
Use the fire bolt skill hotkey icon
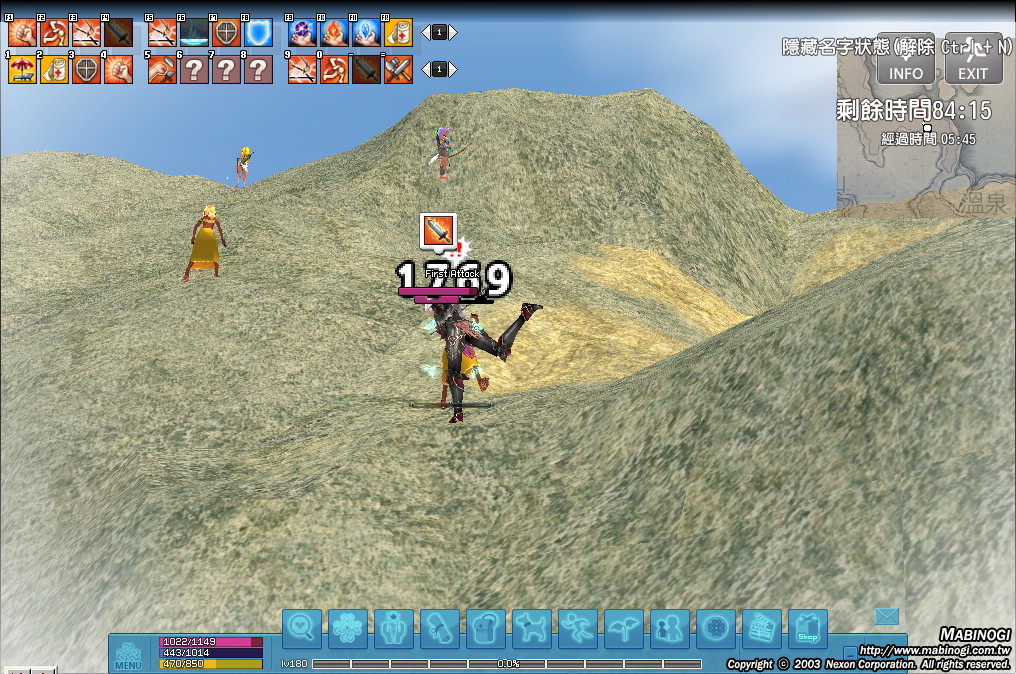(334, 33)
